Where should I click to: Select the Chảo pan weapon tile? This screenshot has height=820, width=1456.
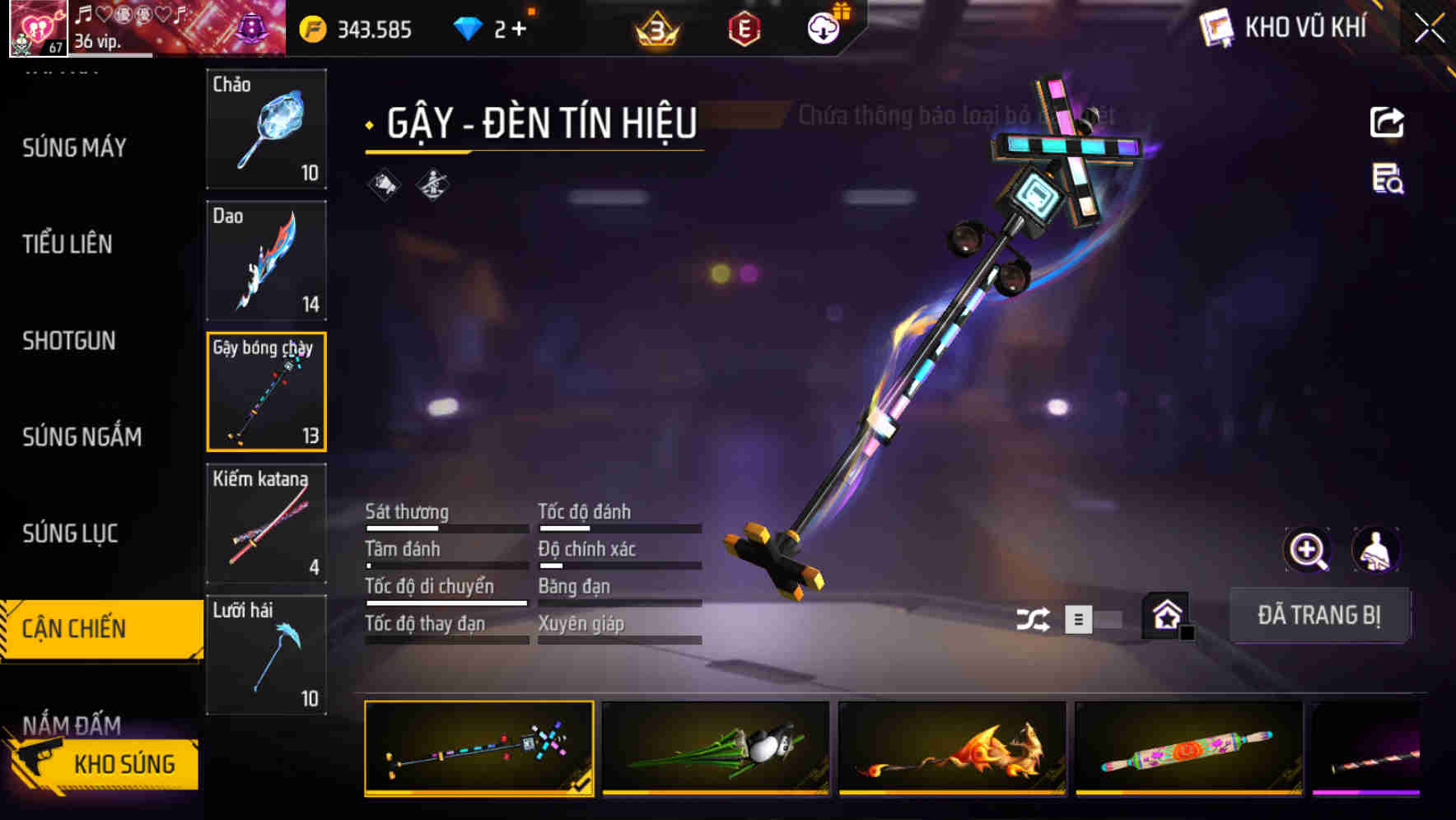point(266,128)
